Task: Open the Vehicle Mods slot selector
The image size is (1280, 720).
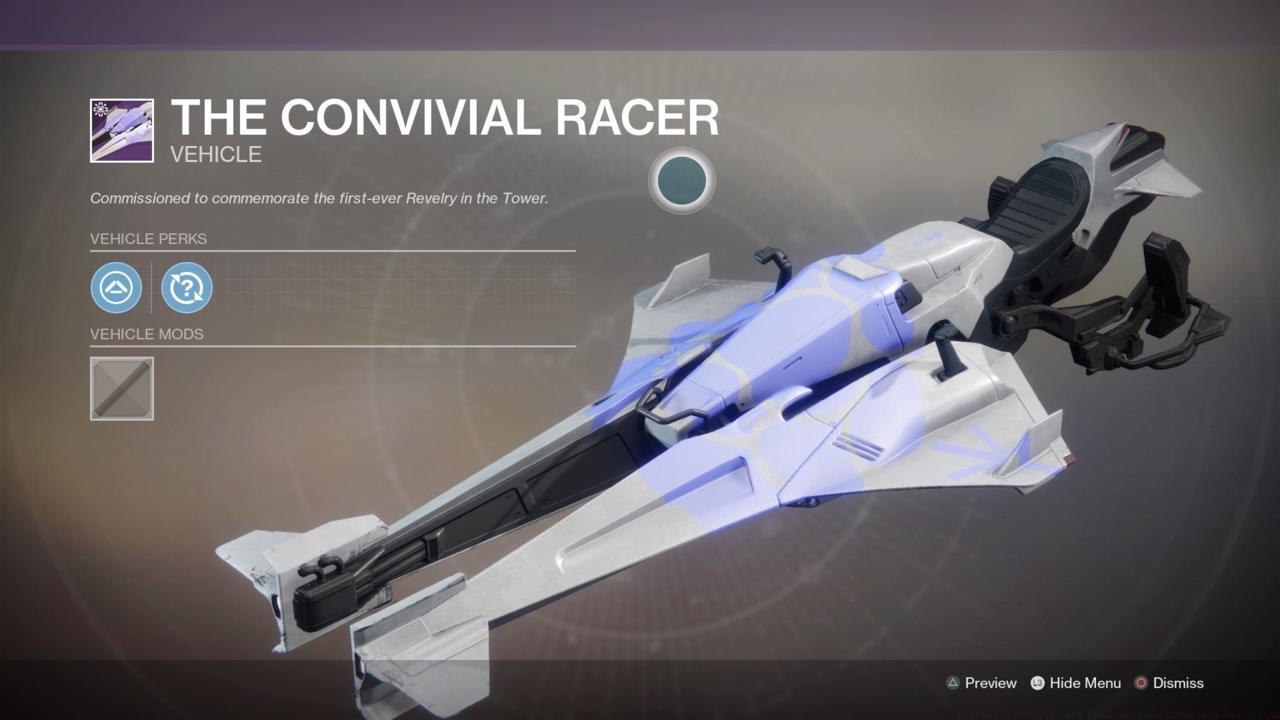Action: tap(121, 388)
